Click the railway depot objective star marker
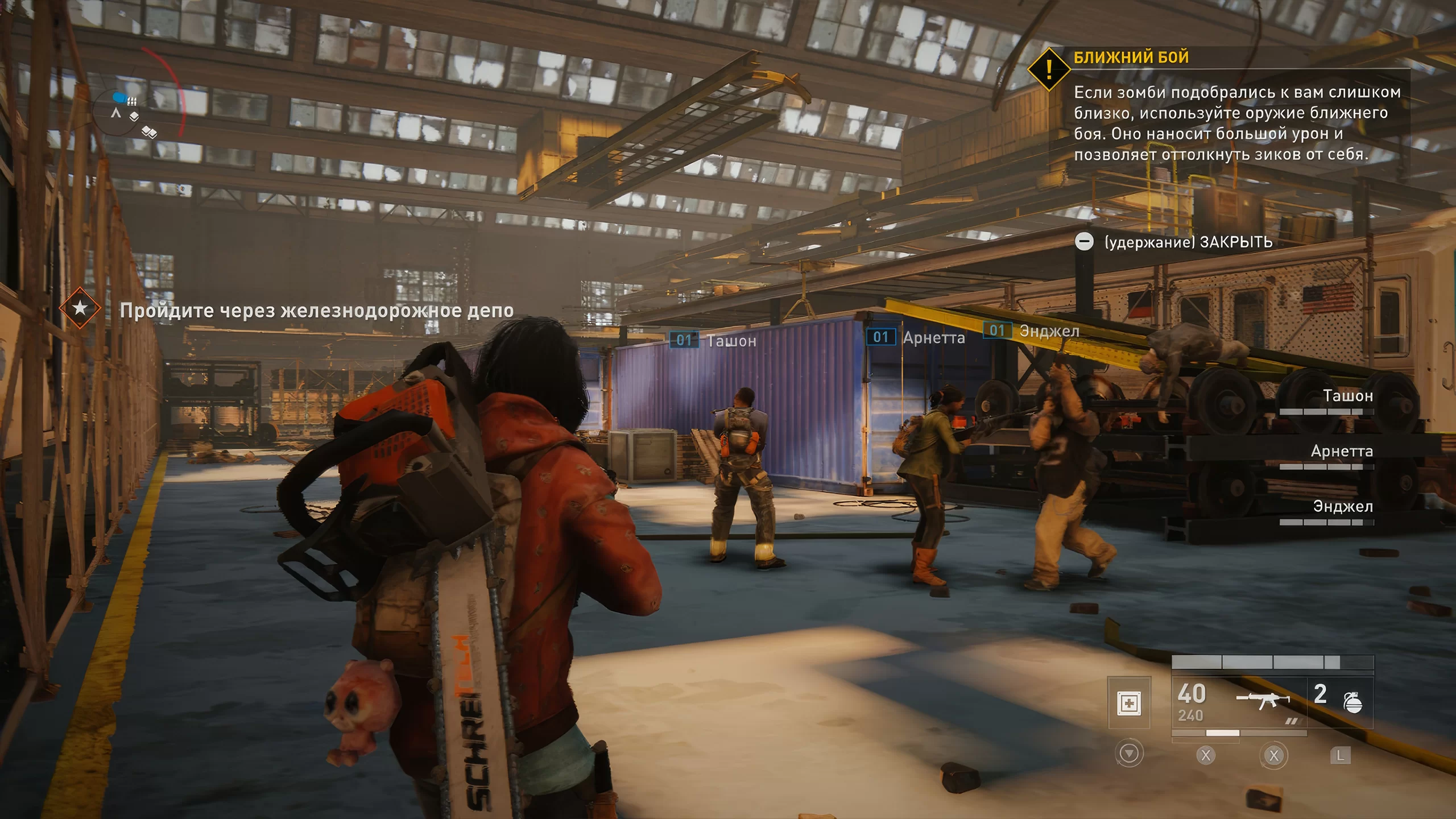1456x819 pixels. [x=80, y=308]
